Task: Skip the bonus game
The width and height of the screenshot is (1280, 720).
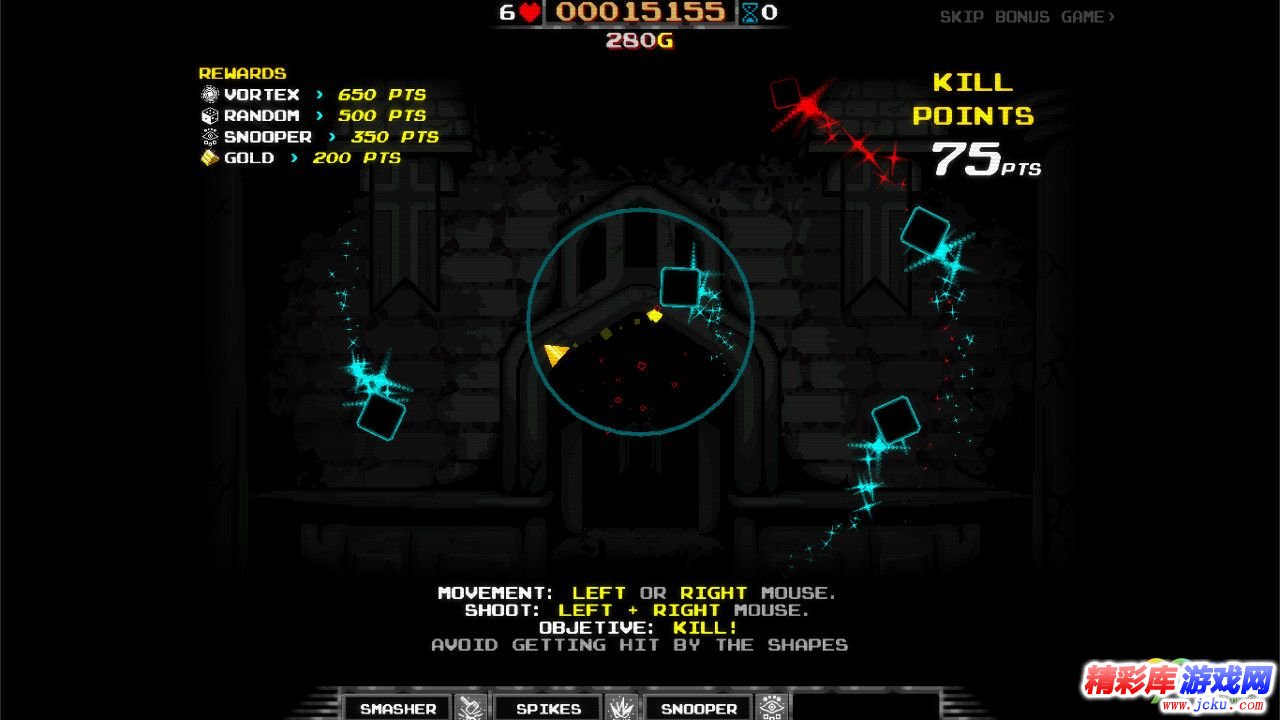Action: [x=1027, y=17]
